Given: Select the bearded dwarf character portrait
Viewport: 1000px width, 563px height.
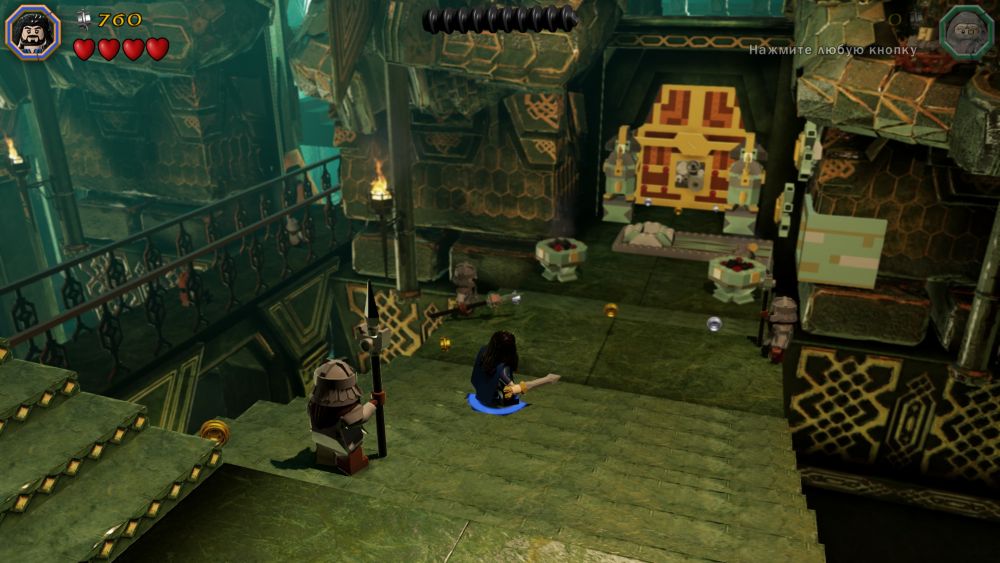Looking at the screenshot, I should pos(33,30).
